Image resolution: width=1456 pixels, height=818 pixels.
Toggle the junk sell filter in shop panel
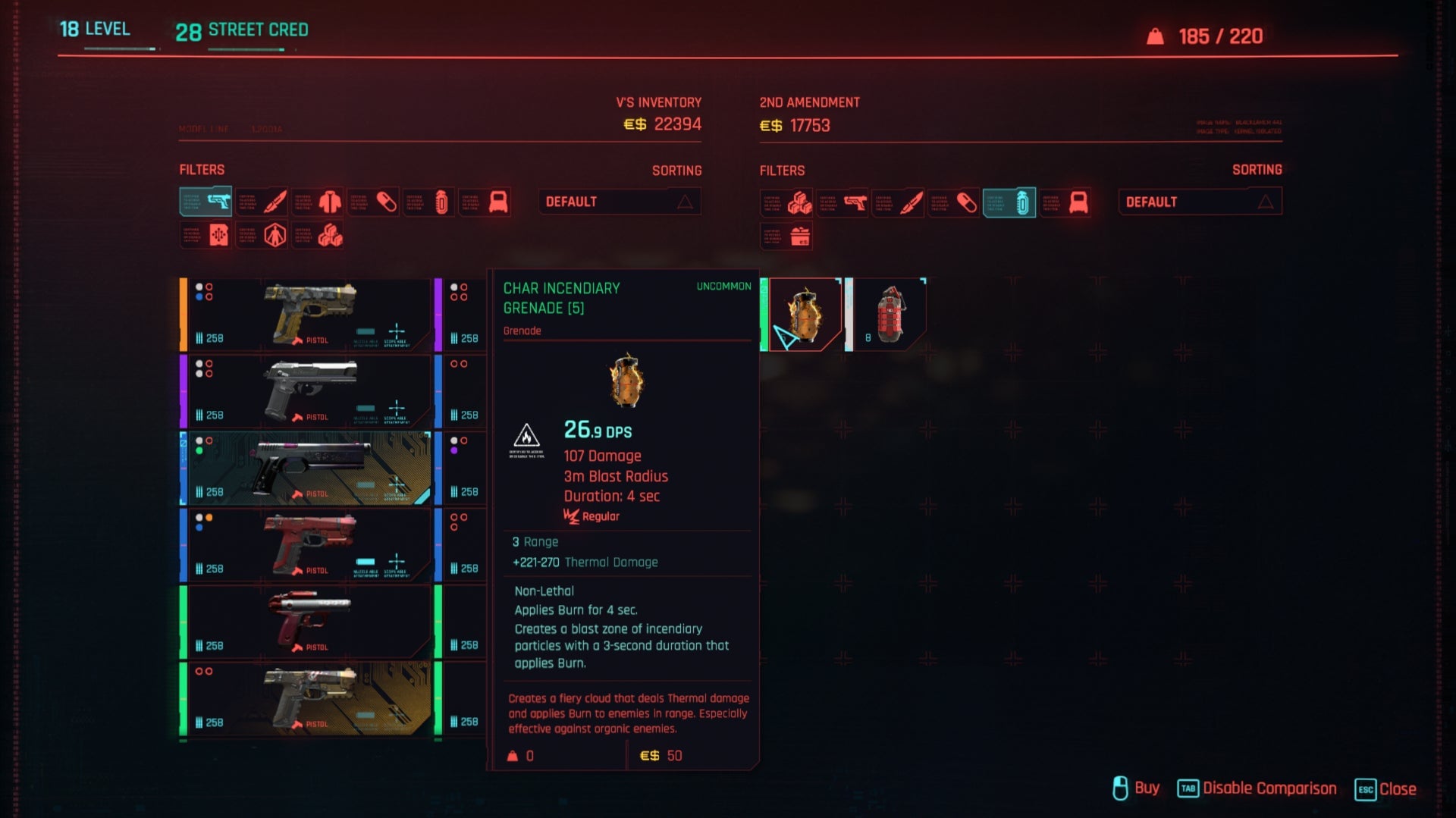pos(786,237)
